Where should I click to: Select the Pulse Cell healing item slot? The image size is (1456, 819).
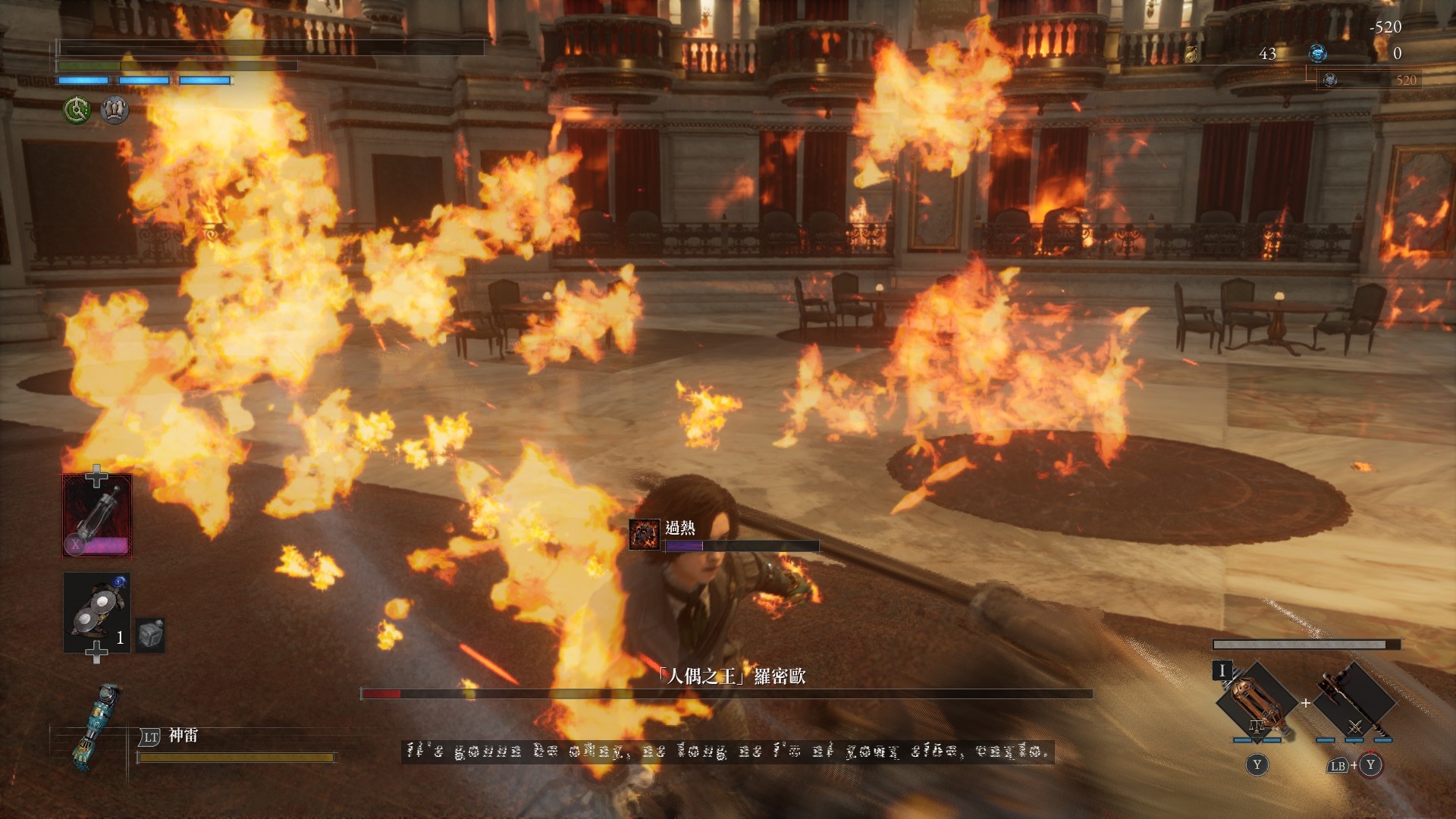tap(97, 515)
